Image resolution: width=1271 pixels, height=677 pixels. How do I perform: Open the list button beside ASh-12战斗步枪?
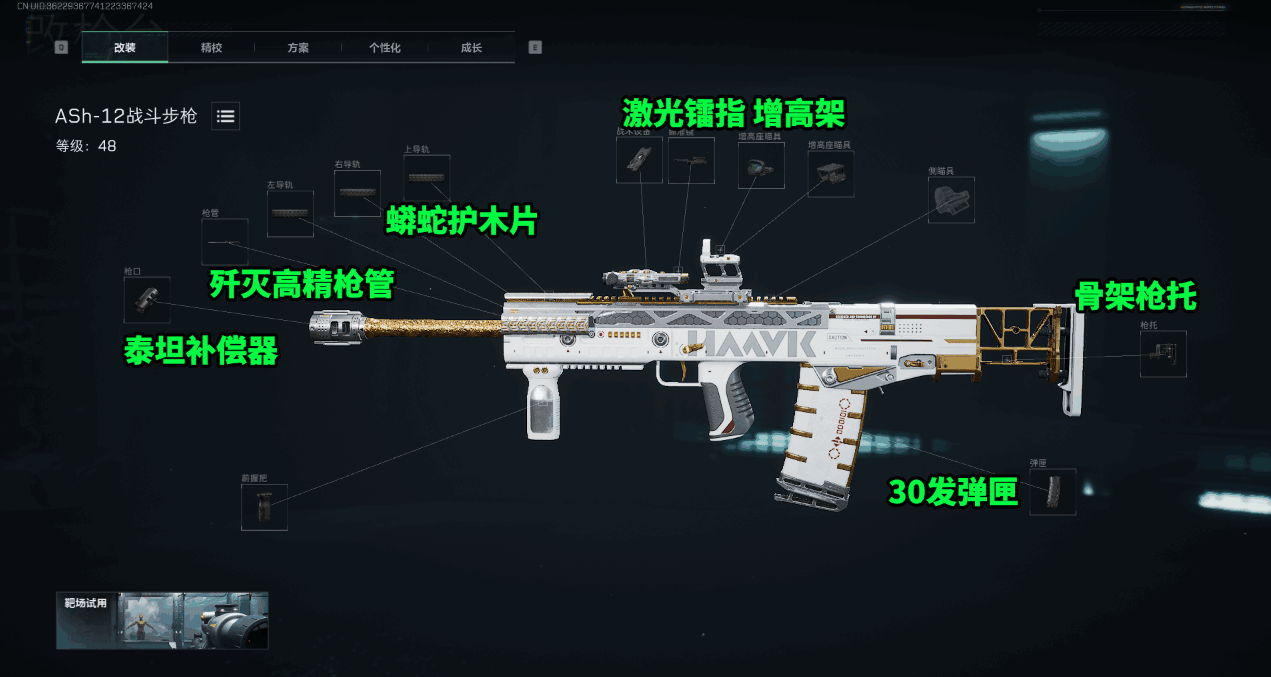click(226, 117)
